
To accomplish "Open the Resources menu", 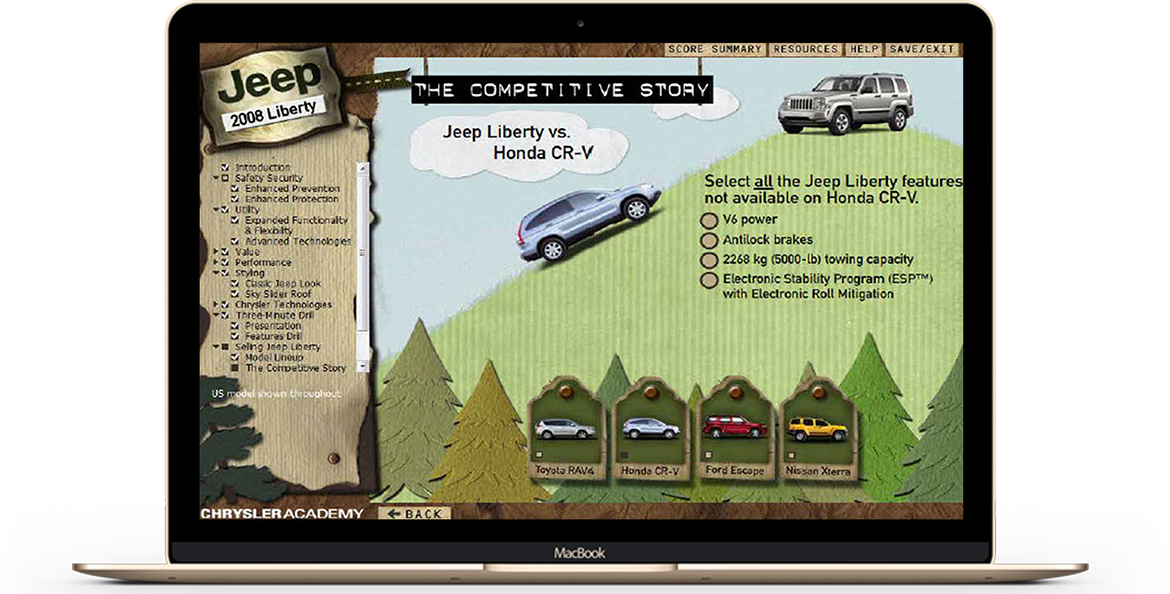I will click(805, 49).
